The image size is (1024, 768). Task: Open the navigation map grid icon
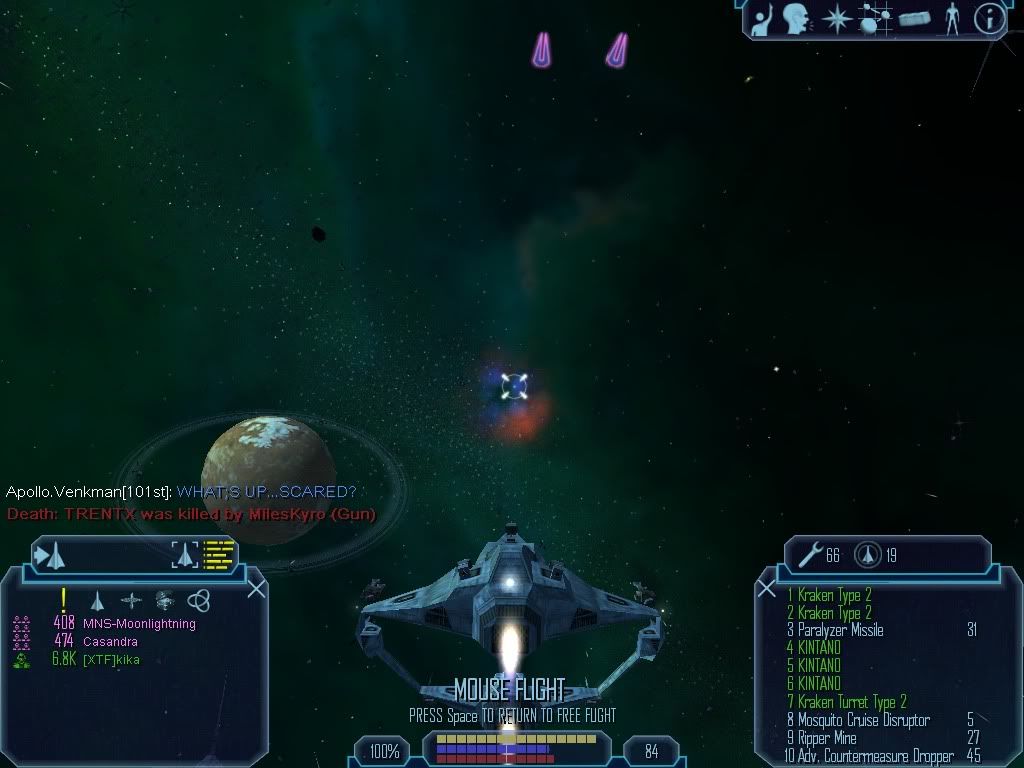876,18
